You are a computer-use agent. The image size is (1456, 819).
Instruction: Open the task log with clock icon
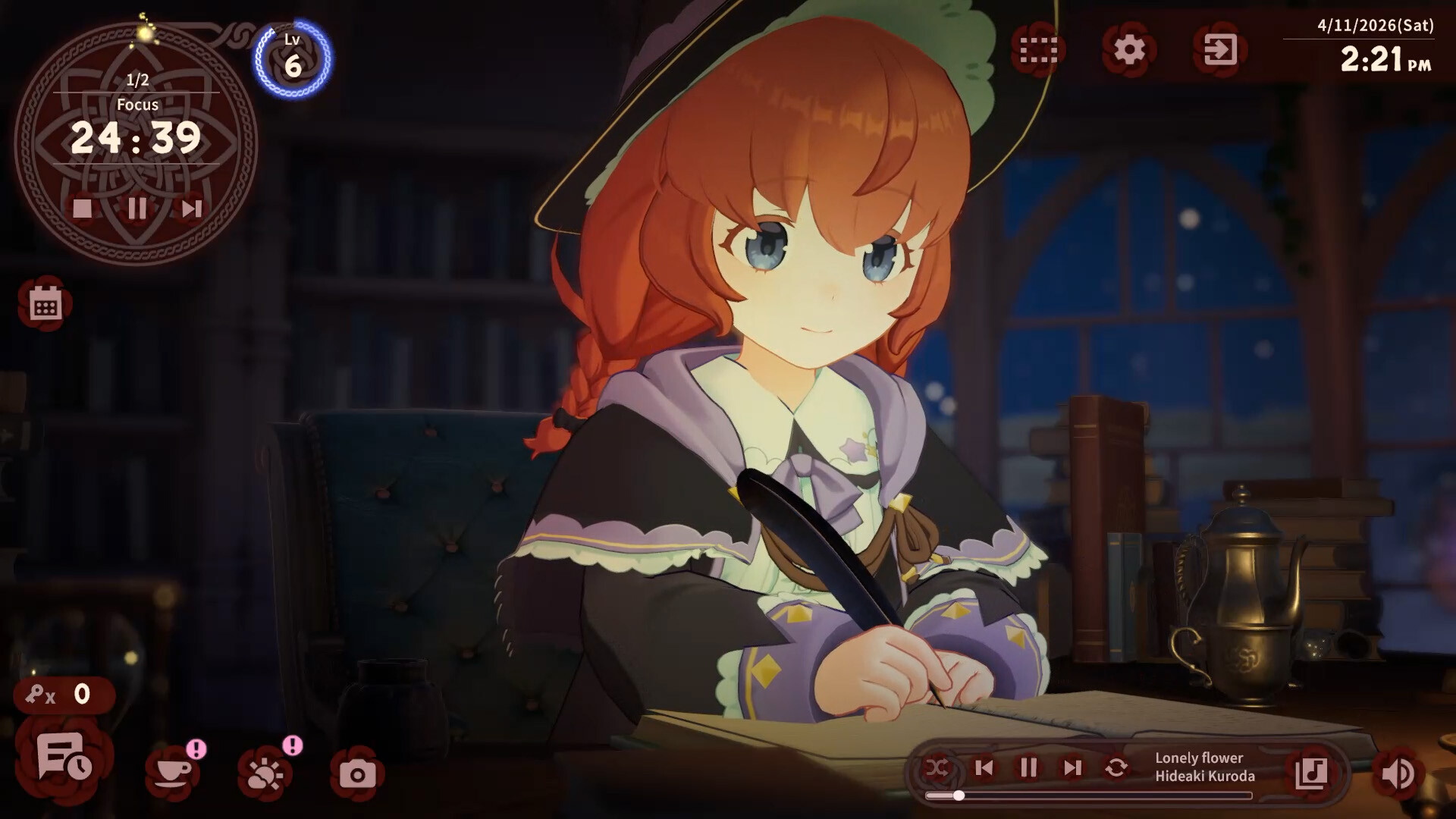(64, 757)
